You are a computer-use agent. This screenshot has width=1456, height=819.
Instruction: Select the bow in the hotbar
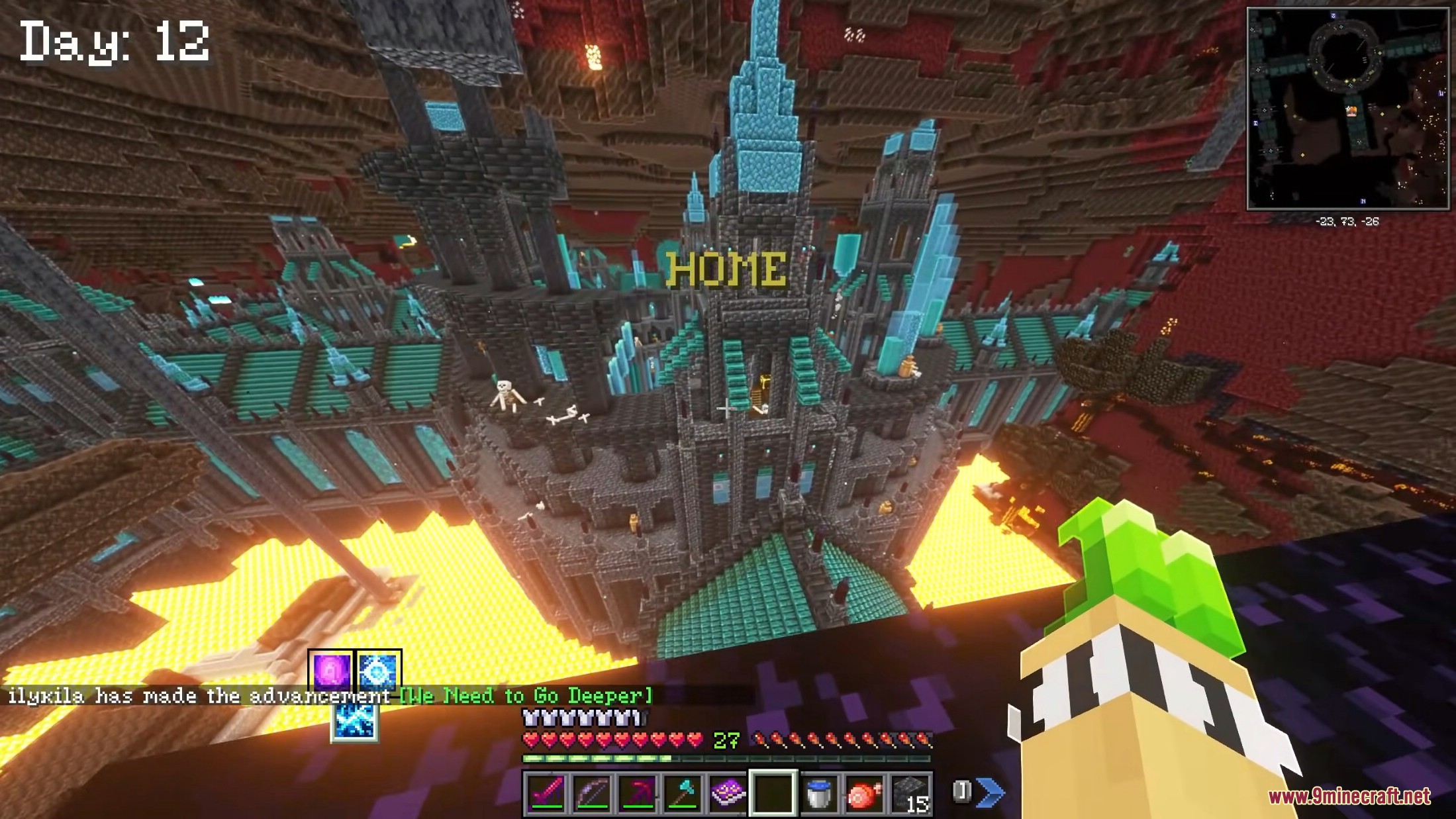[x=592, y=793]
